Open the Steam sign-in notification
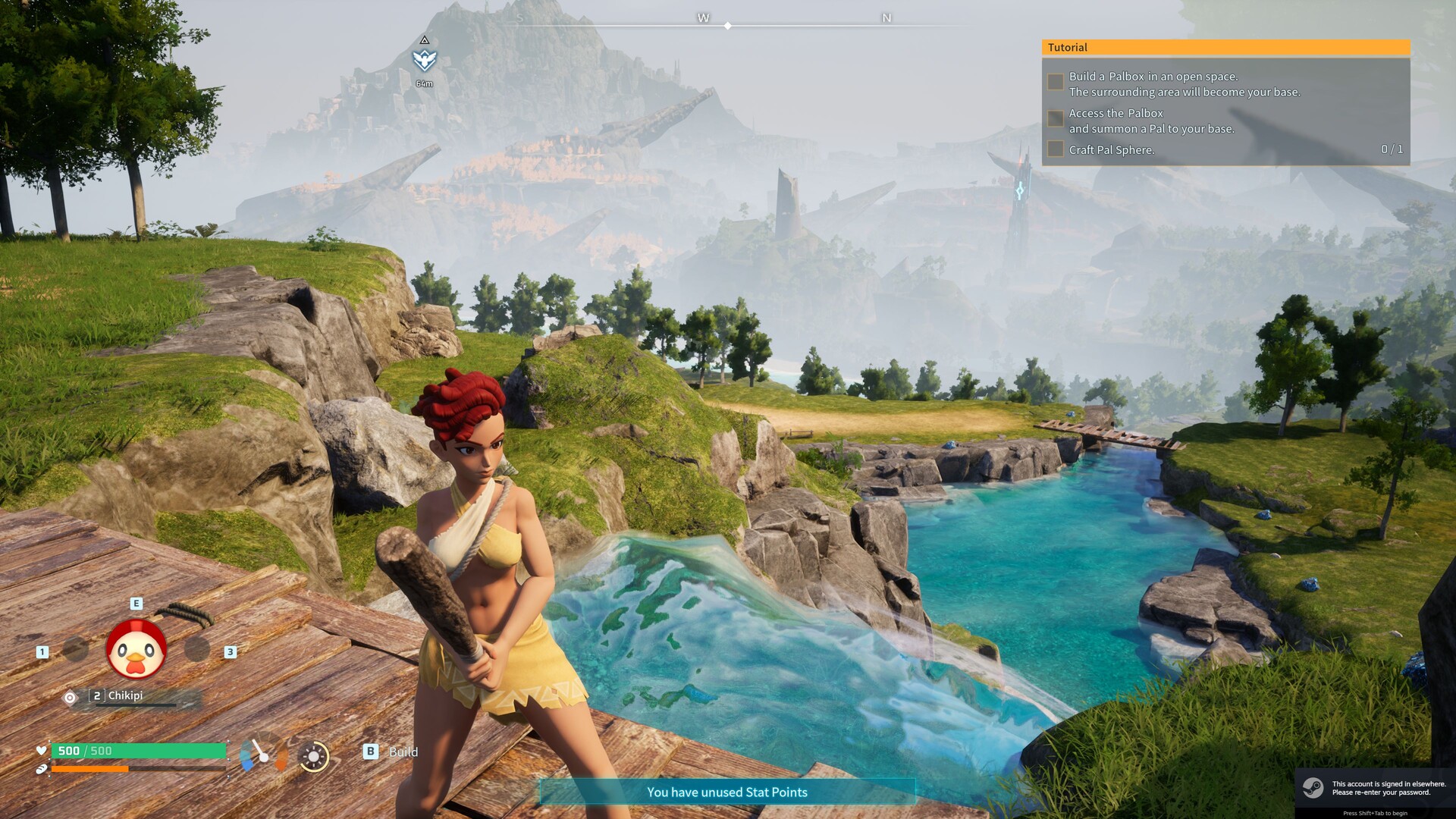The image size is (1456, 819). pos(1374,788)
